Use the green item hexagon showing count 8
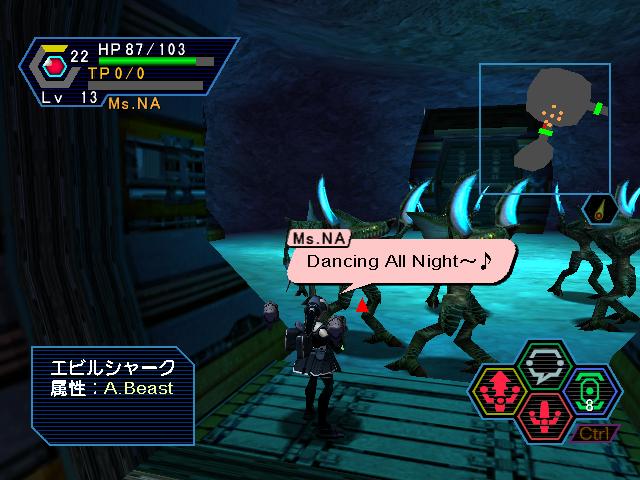This screenshot has height=480, width=640. (589, 393)
